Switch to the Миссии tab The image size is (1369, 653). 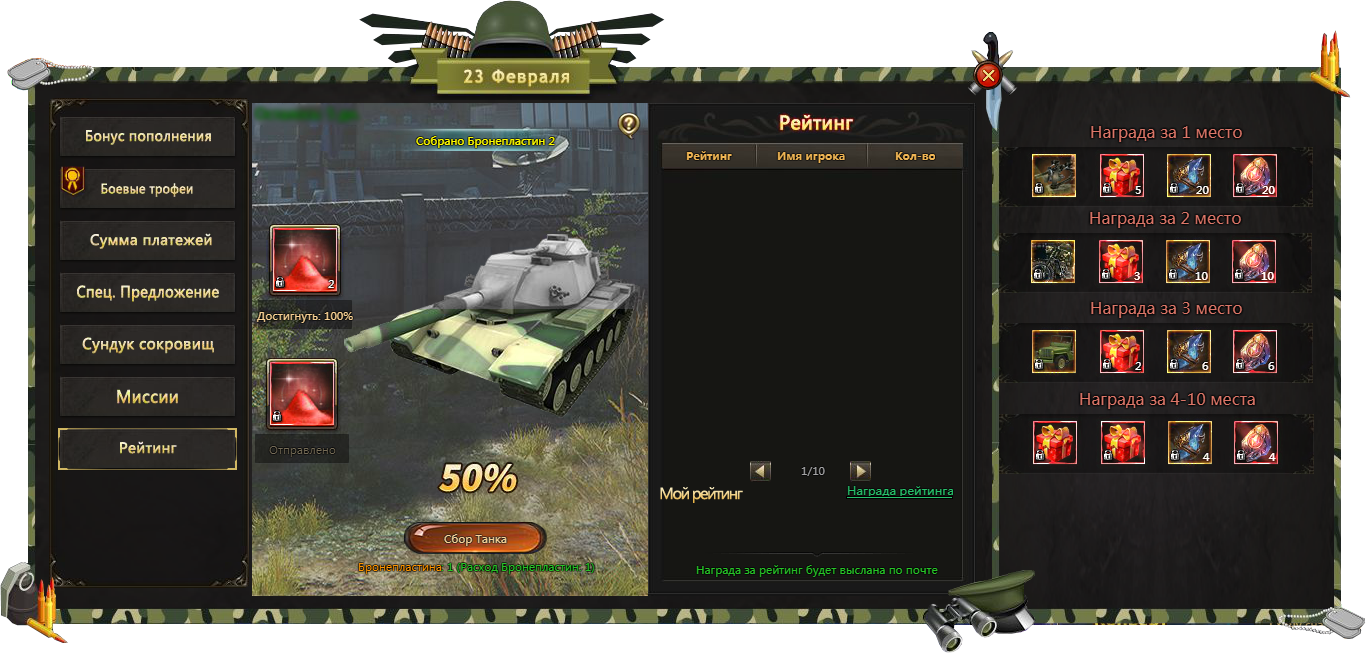coord(148,397)
